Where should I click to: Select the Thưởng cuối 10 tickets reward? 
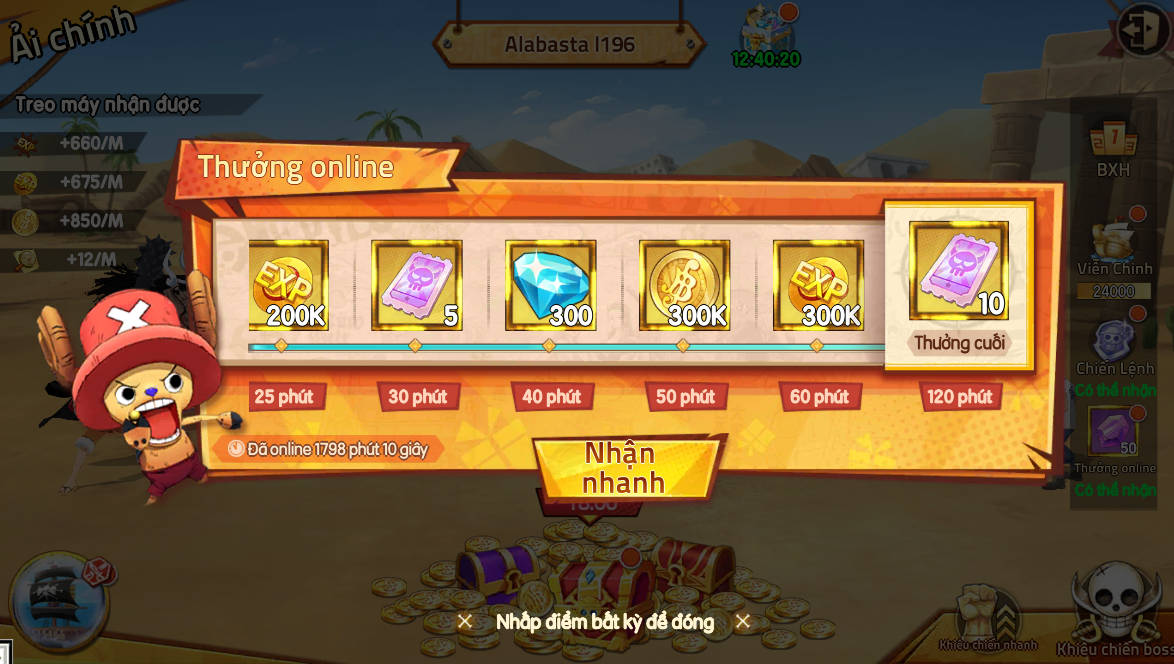(958, 272)
